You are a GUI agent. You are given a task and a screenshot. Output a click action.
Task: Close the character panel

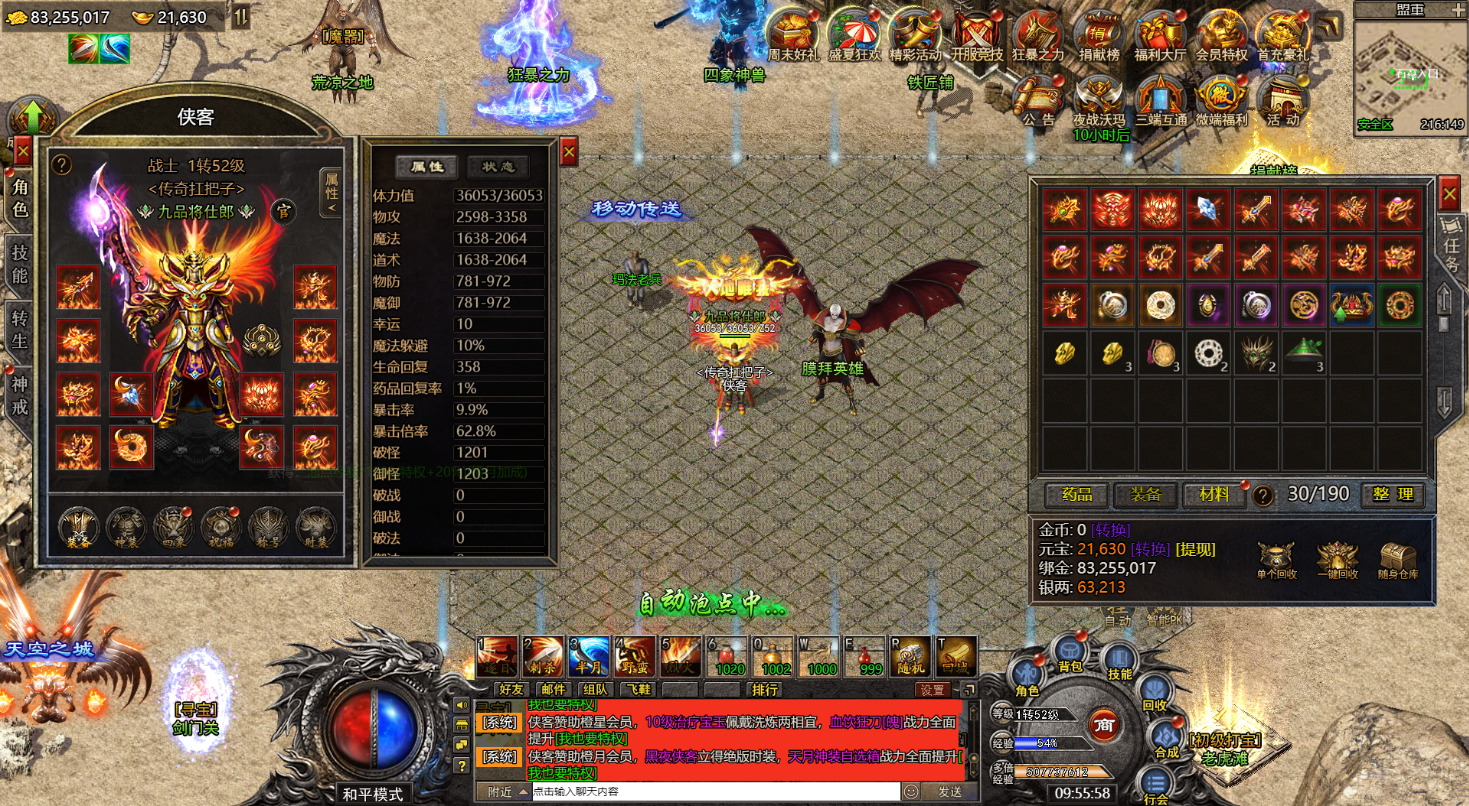[22, 151]
